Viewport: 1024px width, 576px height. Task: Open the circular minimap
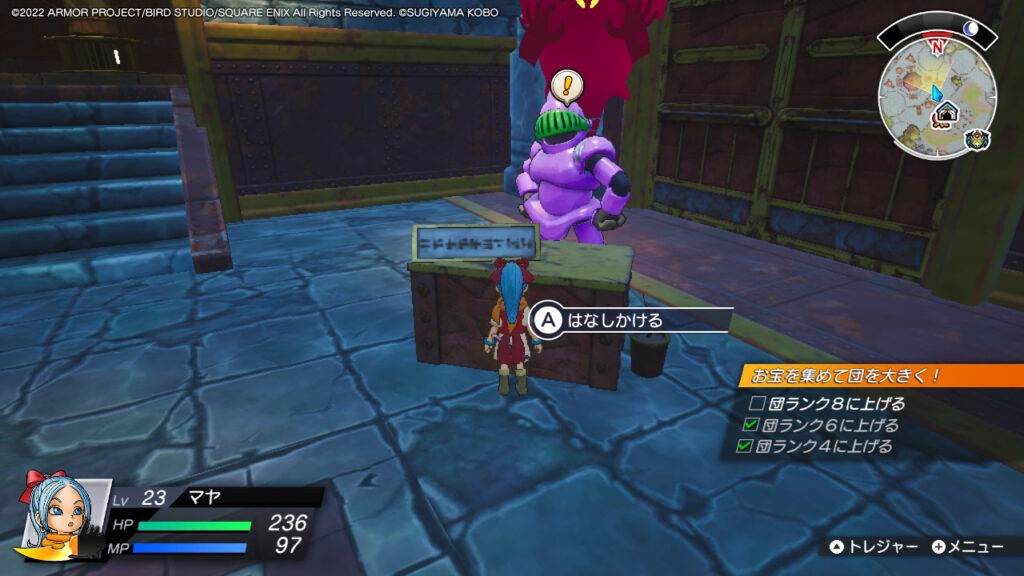936,100
